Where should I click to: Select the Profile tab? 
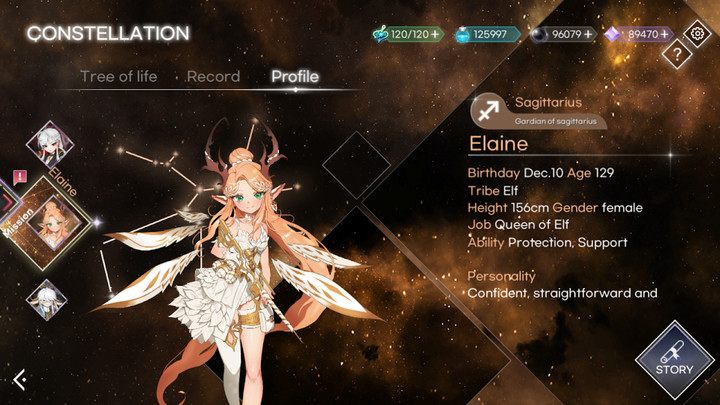tap(295, 77)
